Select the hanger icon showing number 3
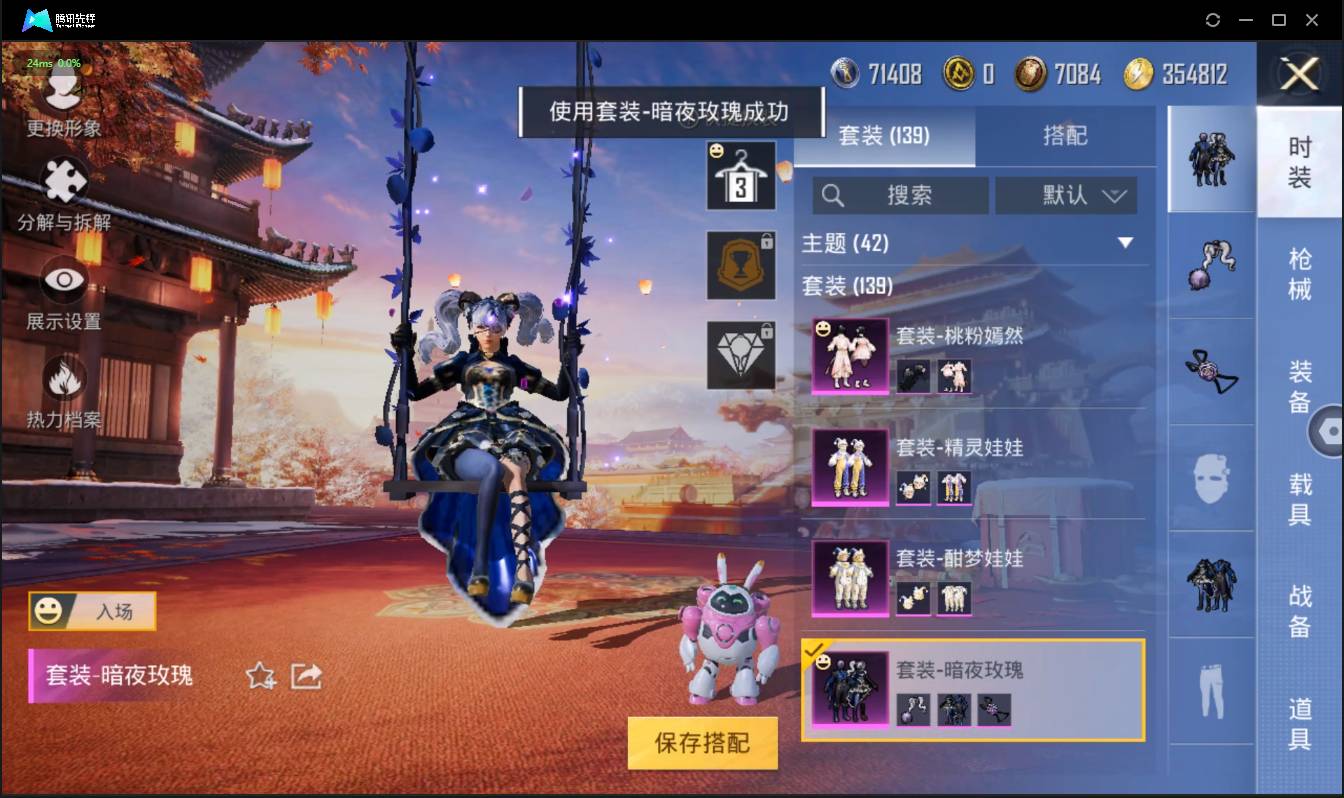The image size is (1344, 798). click(741, 177)
